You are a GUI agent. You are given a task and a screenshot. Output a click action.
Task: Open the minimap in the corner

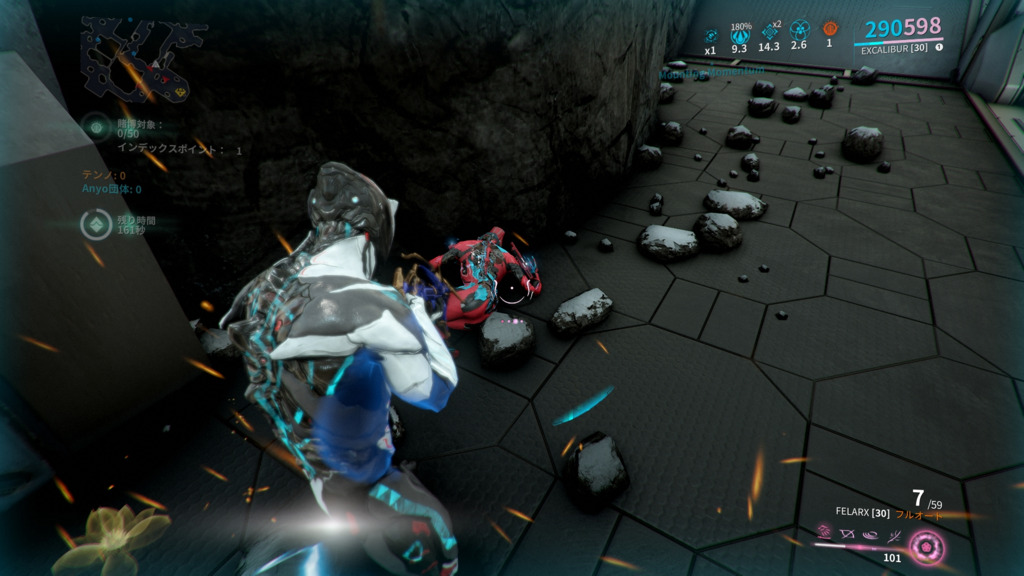click(x=140, y=60)
